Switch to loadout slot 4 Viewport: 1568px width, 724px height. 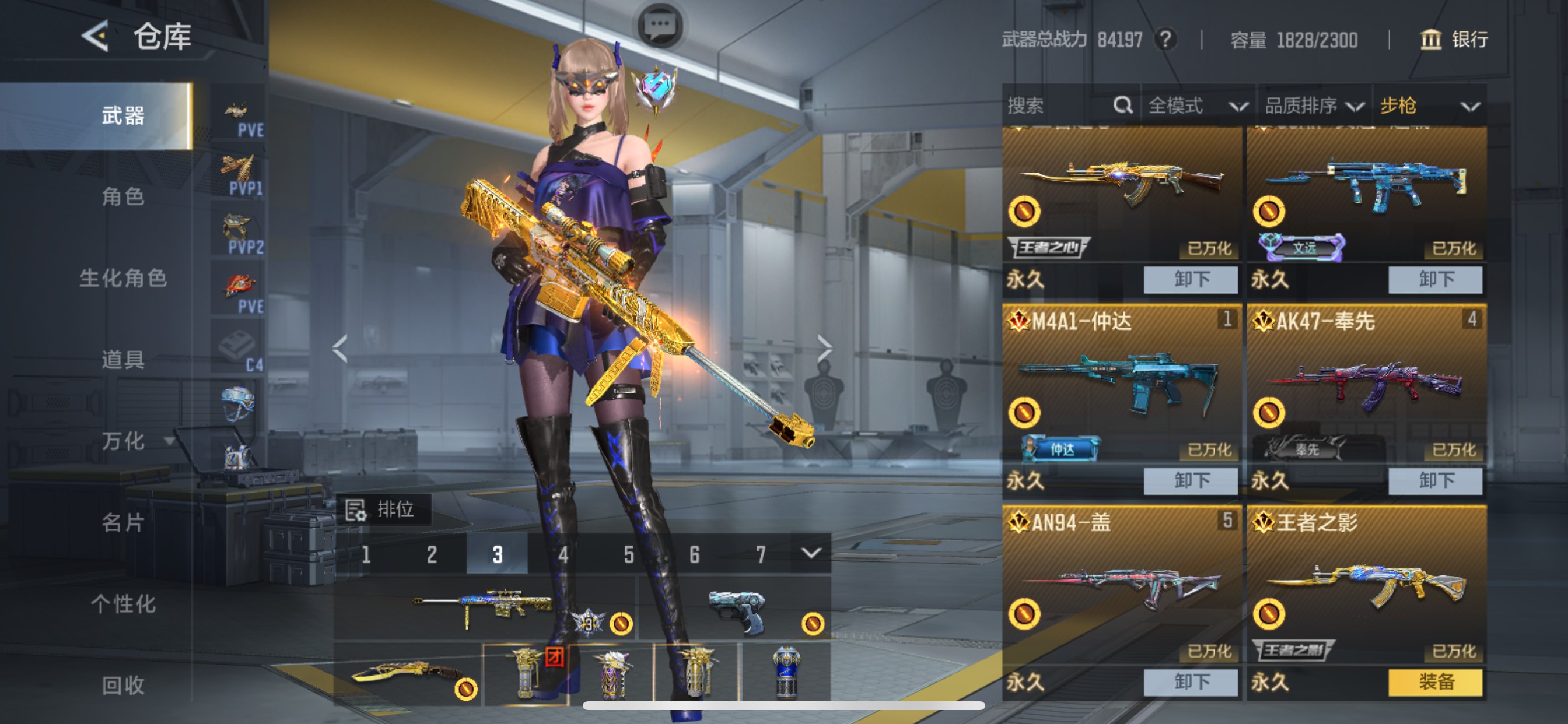tap(563, 554)
